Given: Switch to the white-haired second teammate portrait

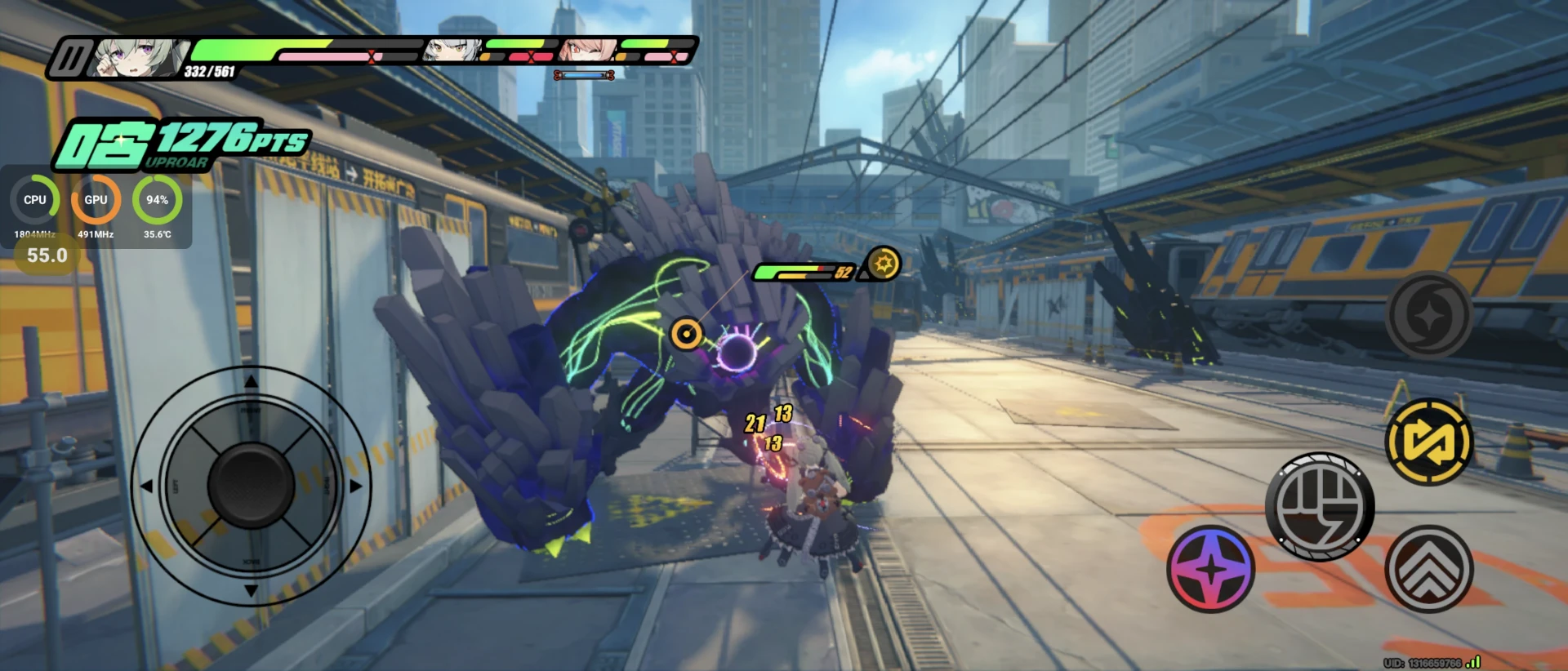Looking at the screenshot, I should (x=452, y=51).
